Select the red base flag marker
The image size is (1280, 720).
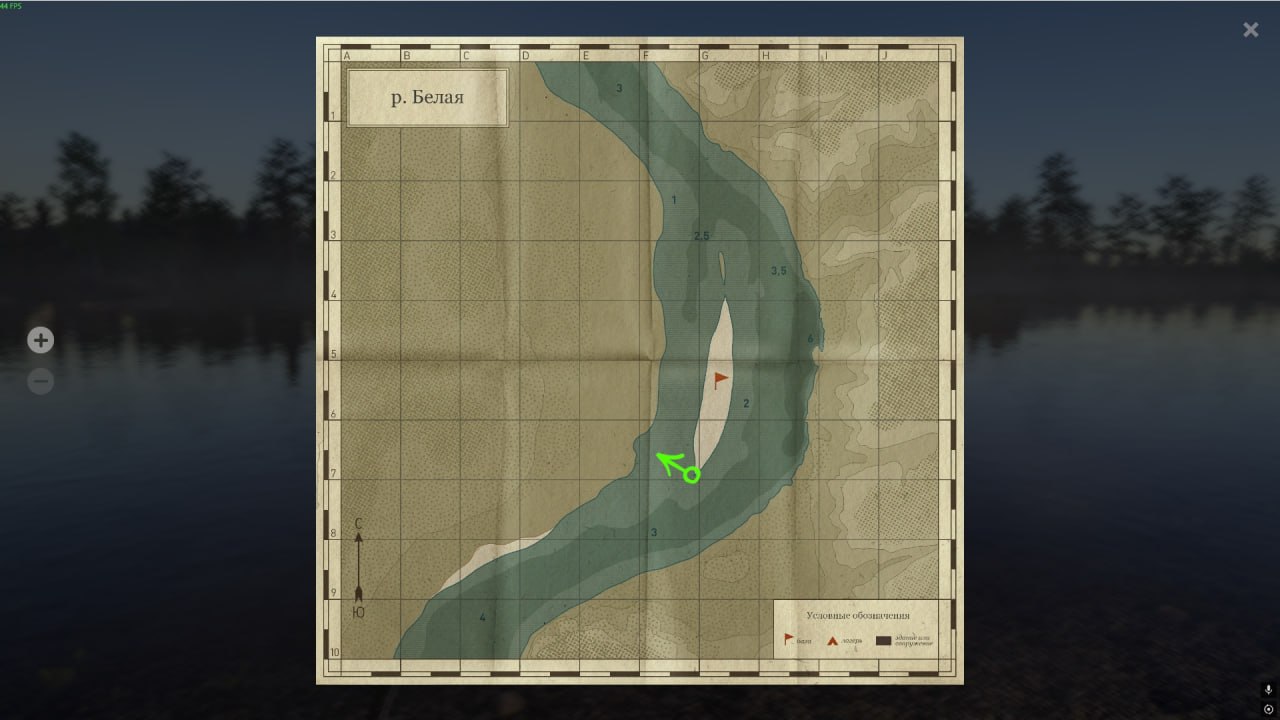pos(721,379)
